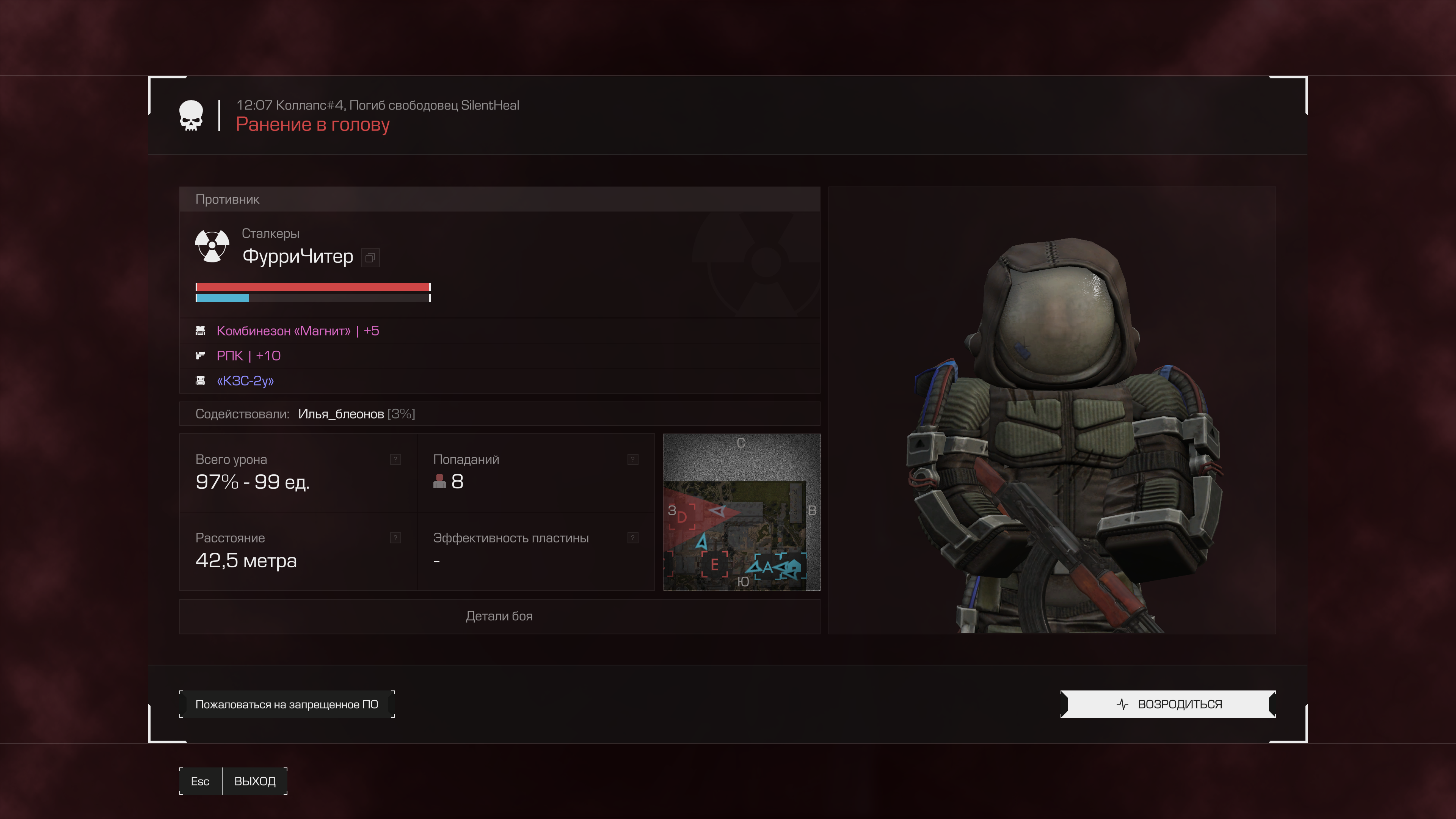The height and width of the screenshot is (819, 1456).
Task: Report cheating via Пожаловаться на запрещенное ПО
Action: (287, 704)
